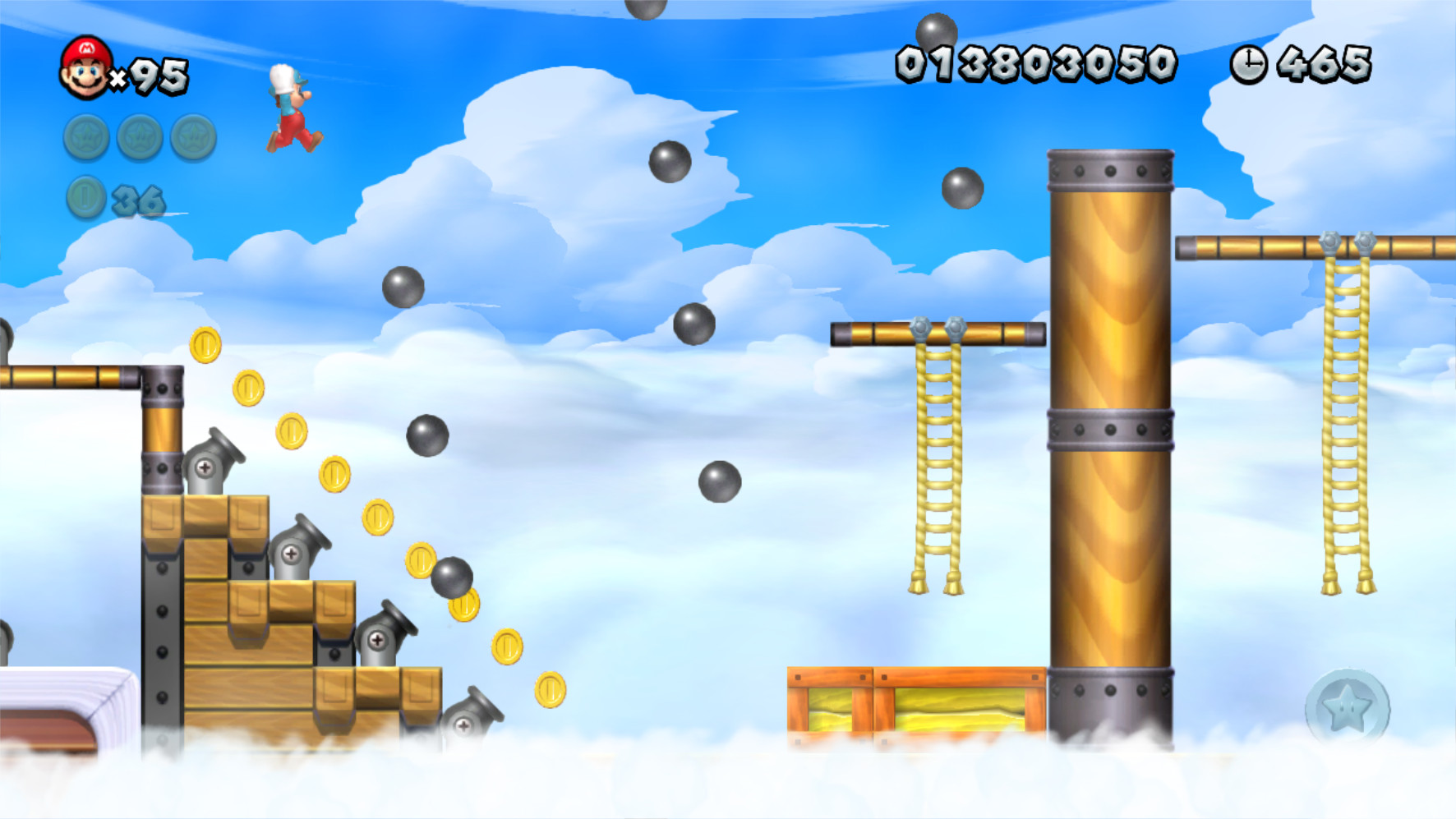Select the middle Star Coin icon
This screenshot has width=1456, height=819.
click(x=138, y=137)
